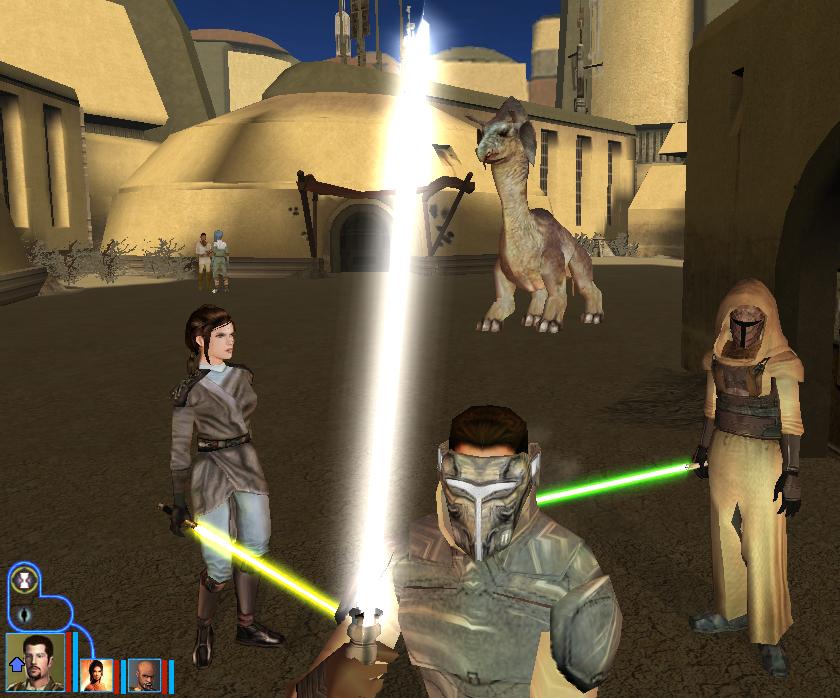
Task: Choose the bald male companion portrait
Action: [x=143, y=674]
